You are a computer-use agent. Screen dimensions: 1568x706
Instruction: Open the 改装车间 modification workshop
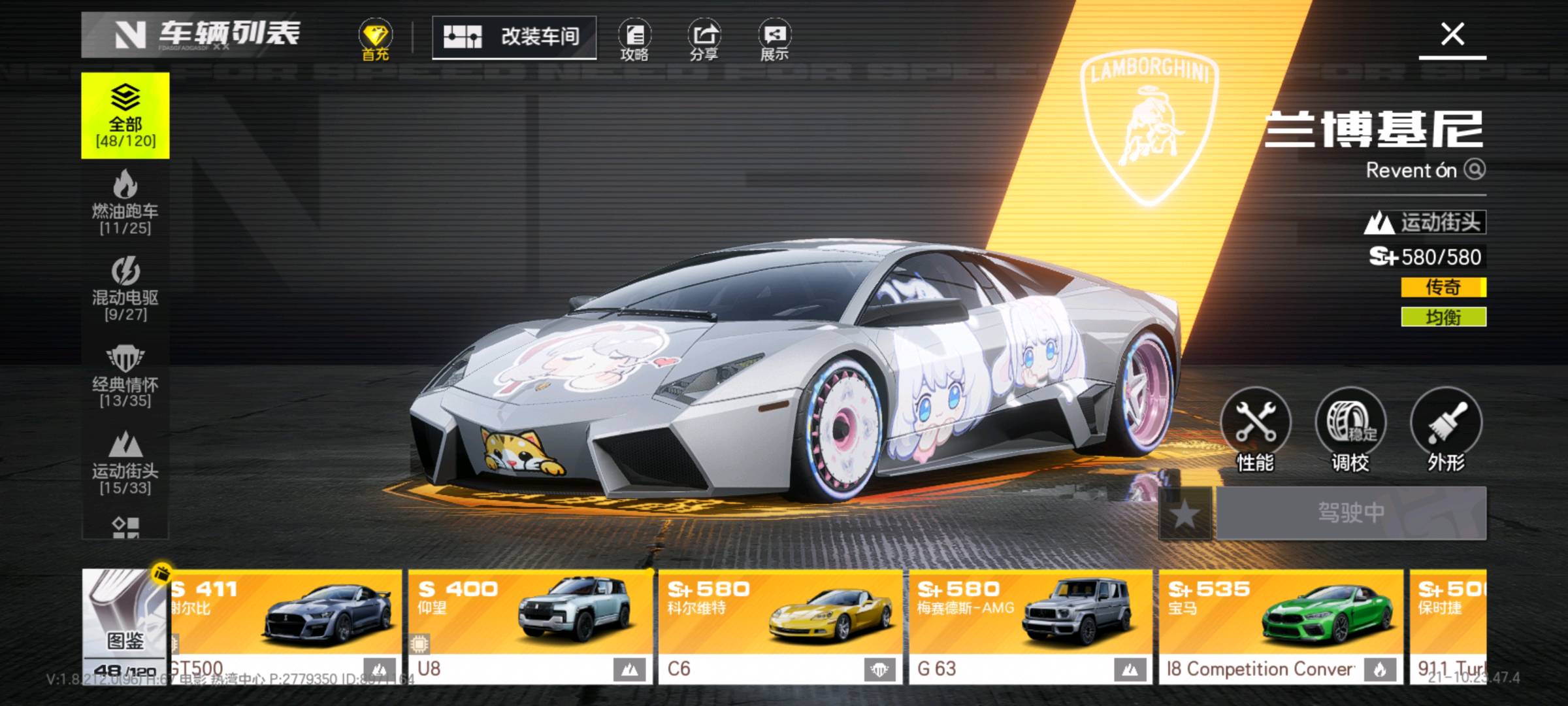[x=514, y=37]
